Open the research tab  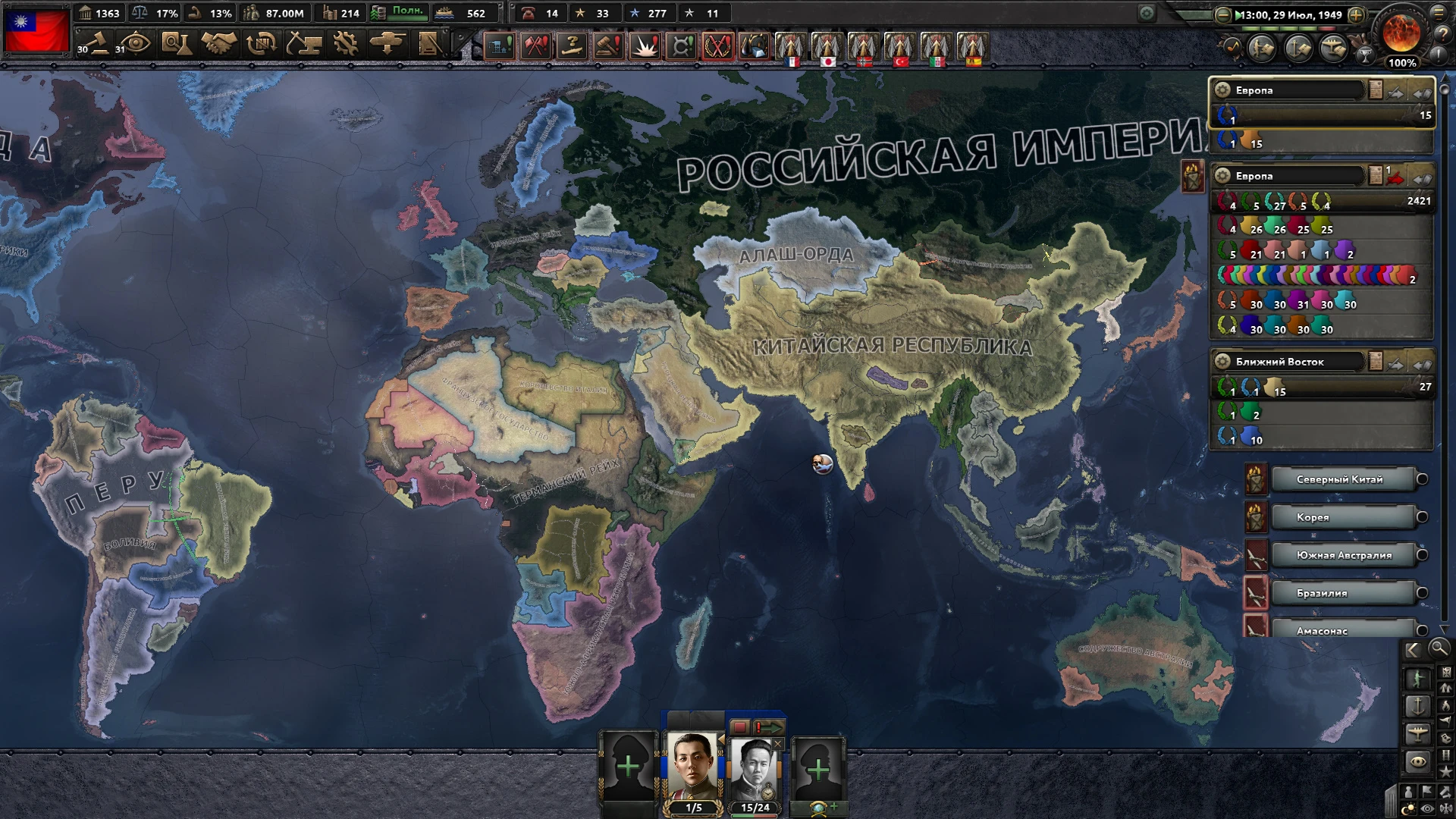point(178,43)
